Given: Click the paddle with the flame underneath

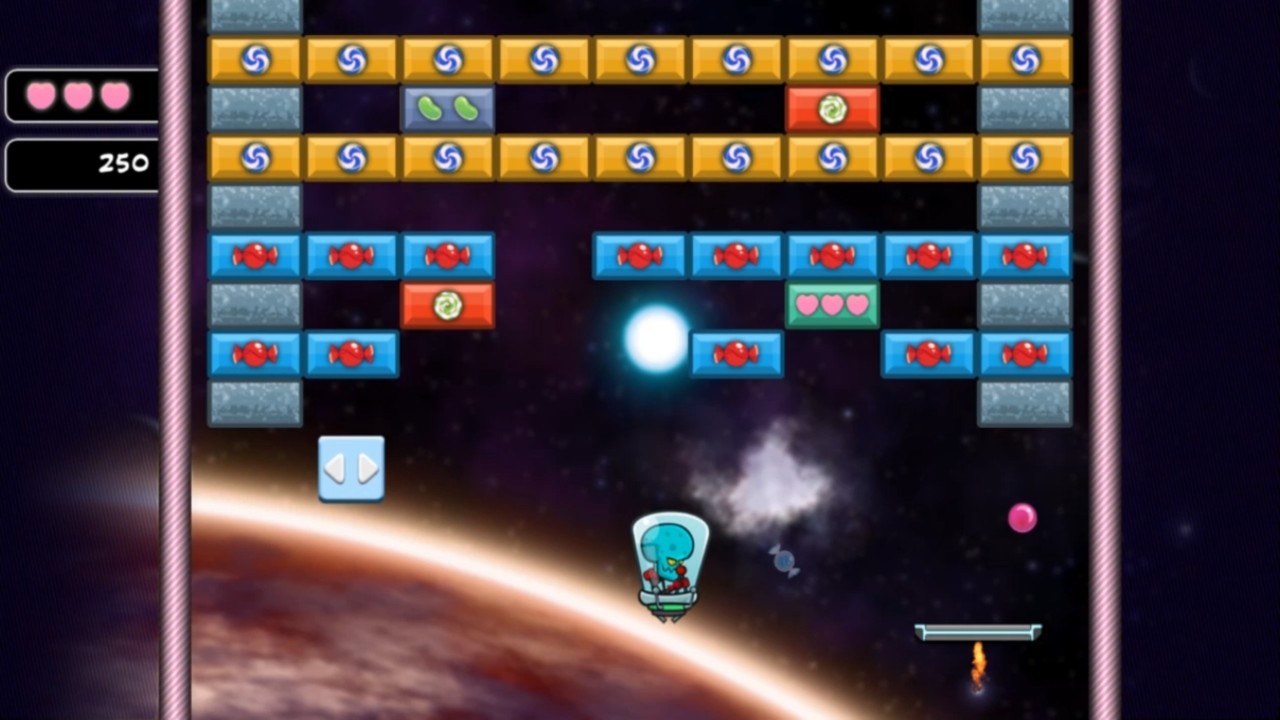Looking at the screenshot, I should click(x=977, y=630).
